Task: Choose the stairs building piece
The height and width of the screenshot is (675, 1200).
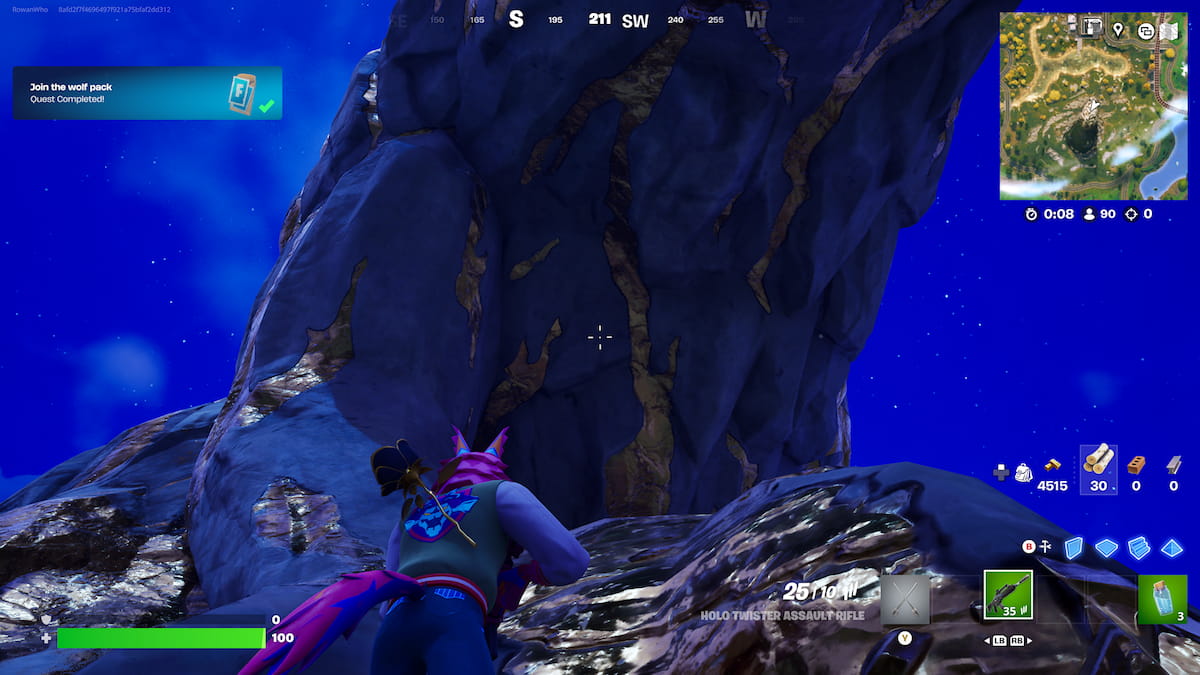Action: coord(1138,547)
